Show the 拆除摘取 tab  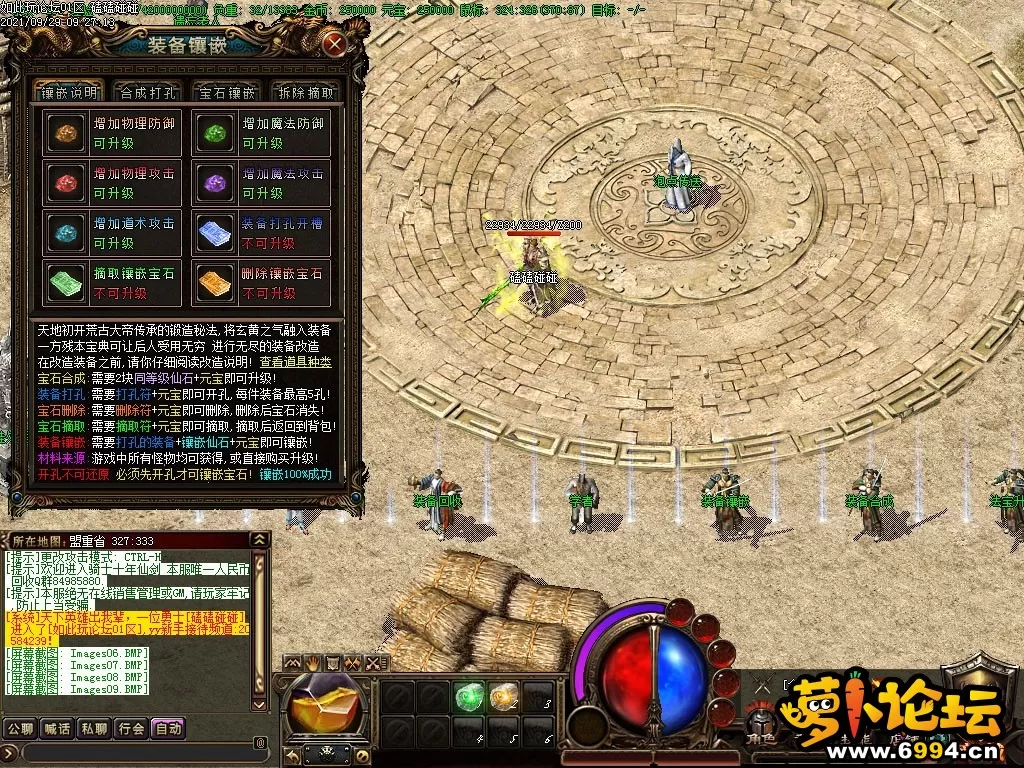(305, 92)
